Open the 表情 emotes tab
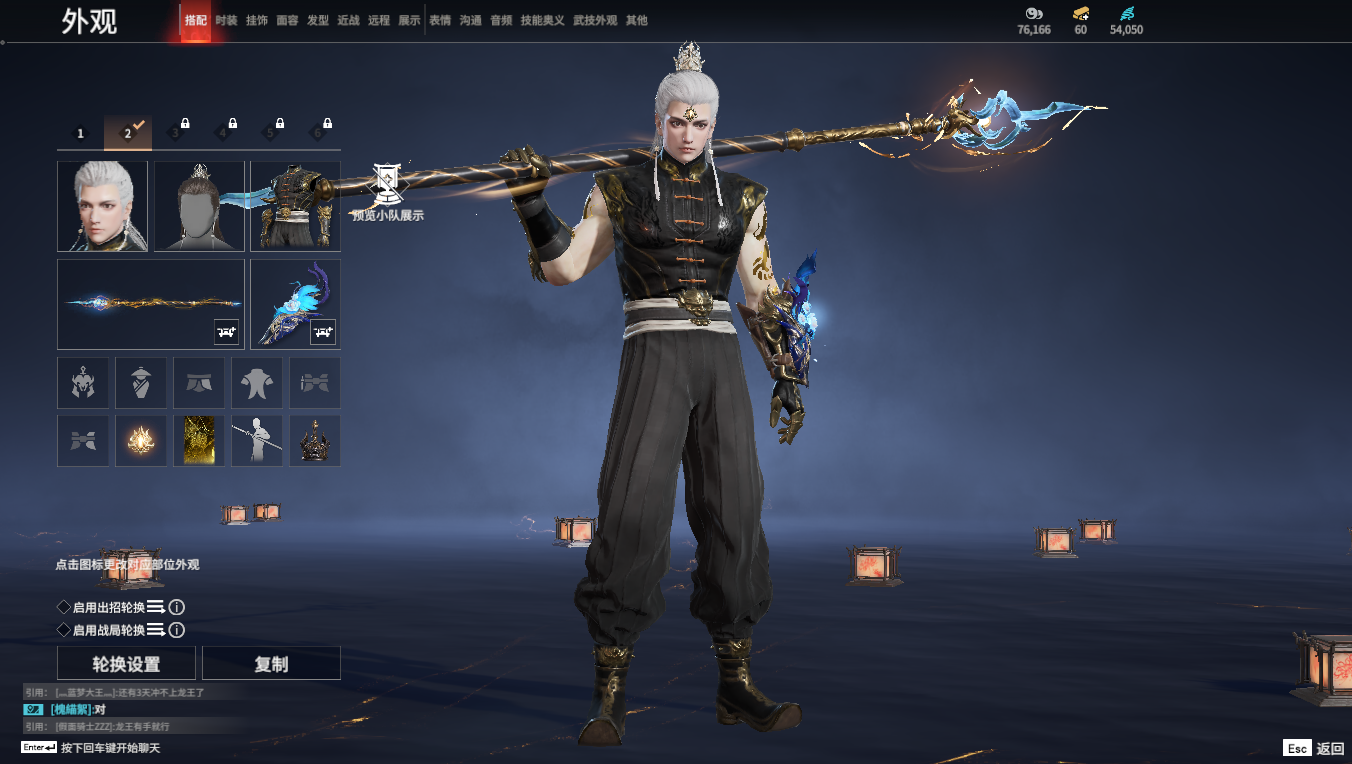Viewport: 1352px width, 764px height. (440, 20)
